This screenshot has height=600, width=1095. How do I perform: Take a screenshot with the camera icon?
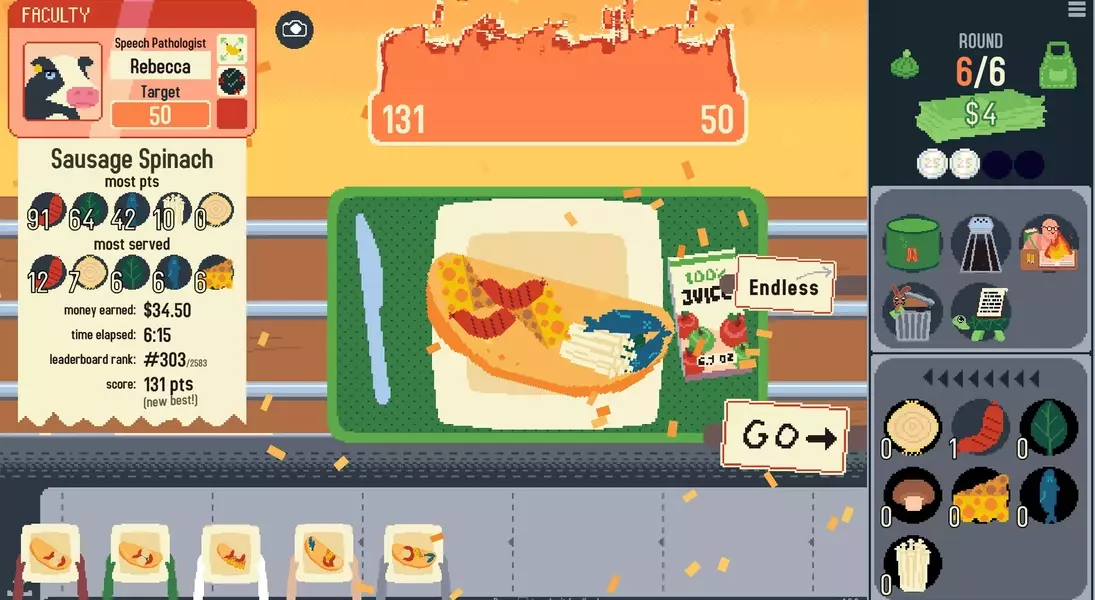click(294, 30)
